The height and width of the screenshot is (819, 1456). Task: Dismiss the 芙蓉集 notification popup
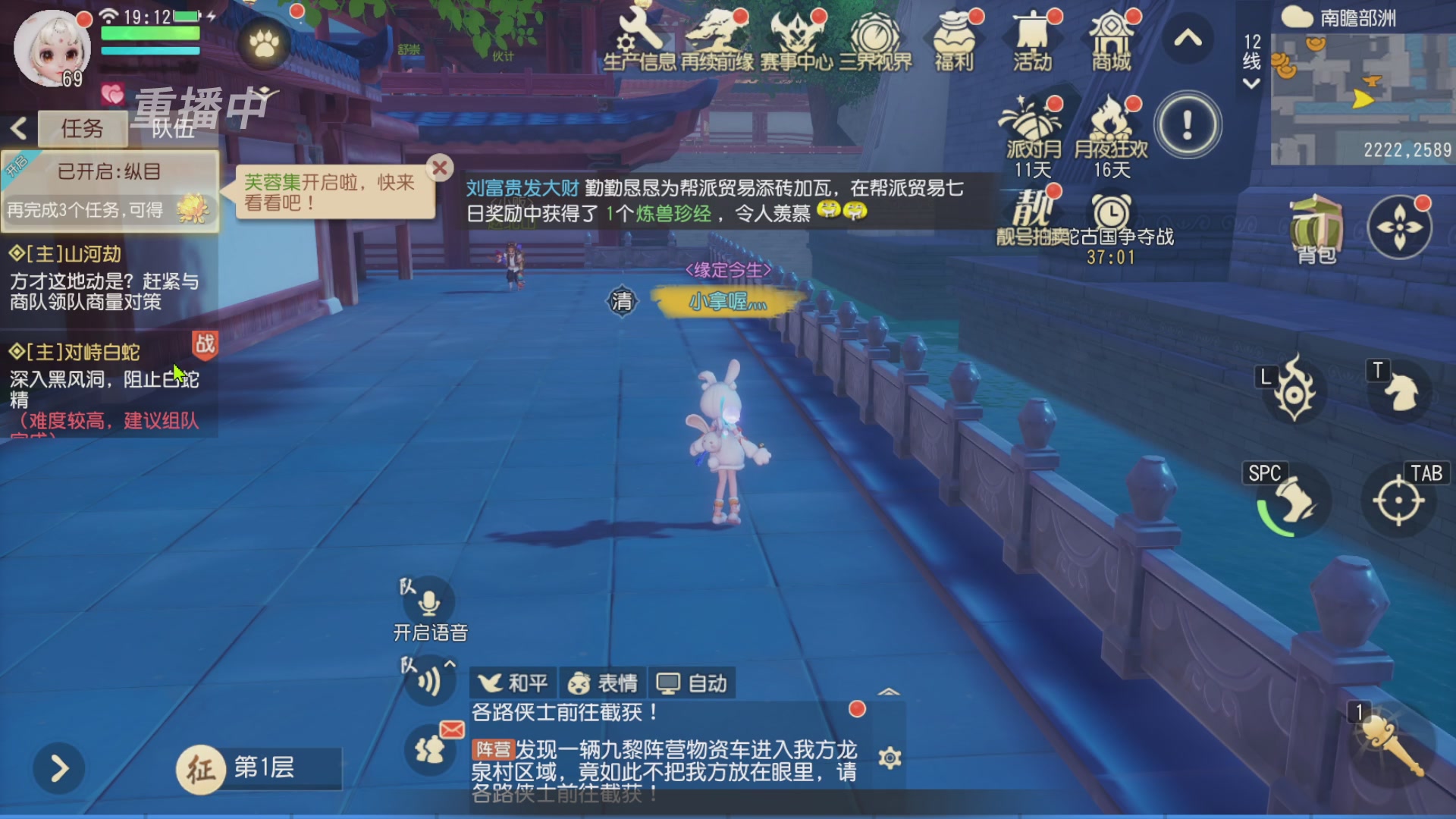440,168
